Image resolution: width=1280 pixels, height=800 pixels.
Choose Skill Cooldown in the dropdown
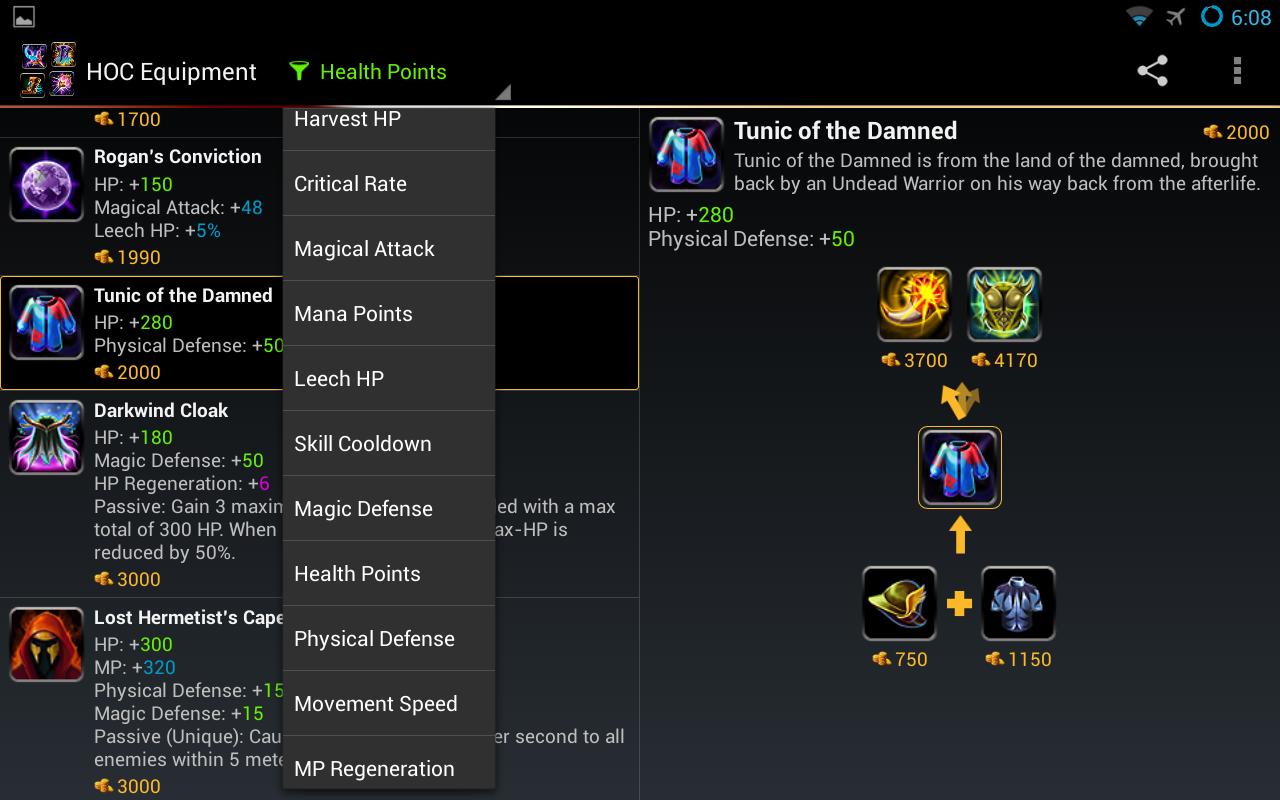tap(388, 444)
